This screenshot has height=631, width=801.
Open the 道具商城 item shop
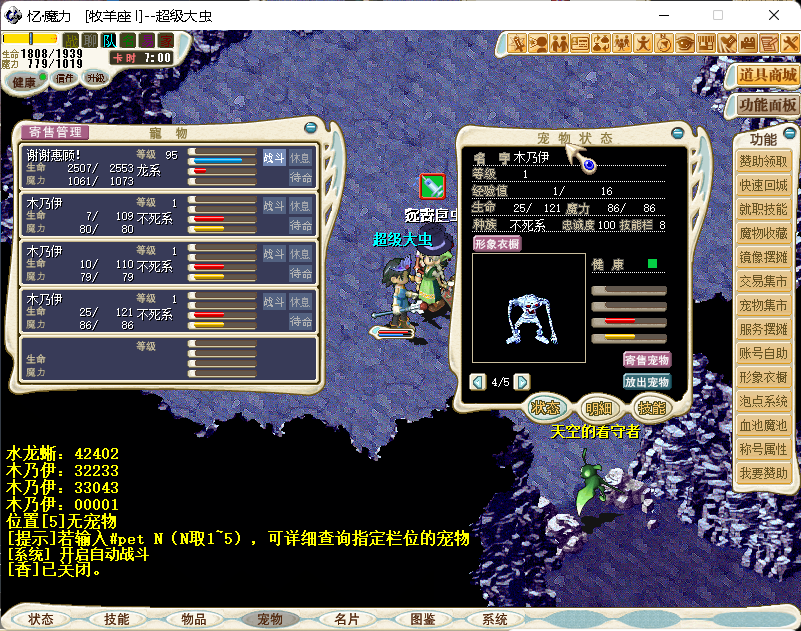767,75
